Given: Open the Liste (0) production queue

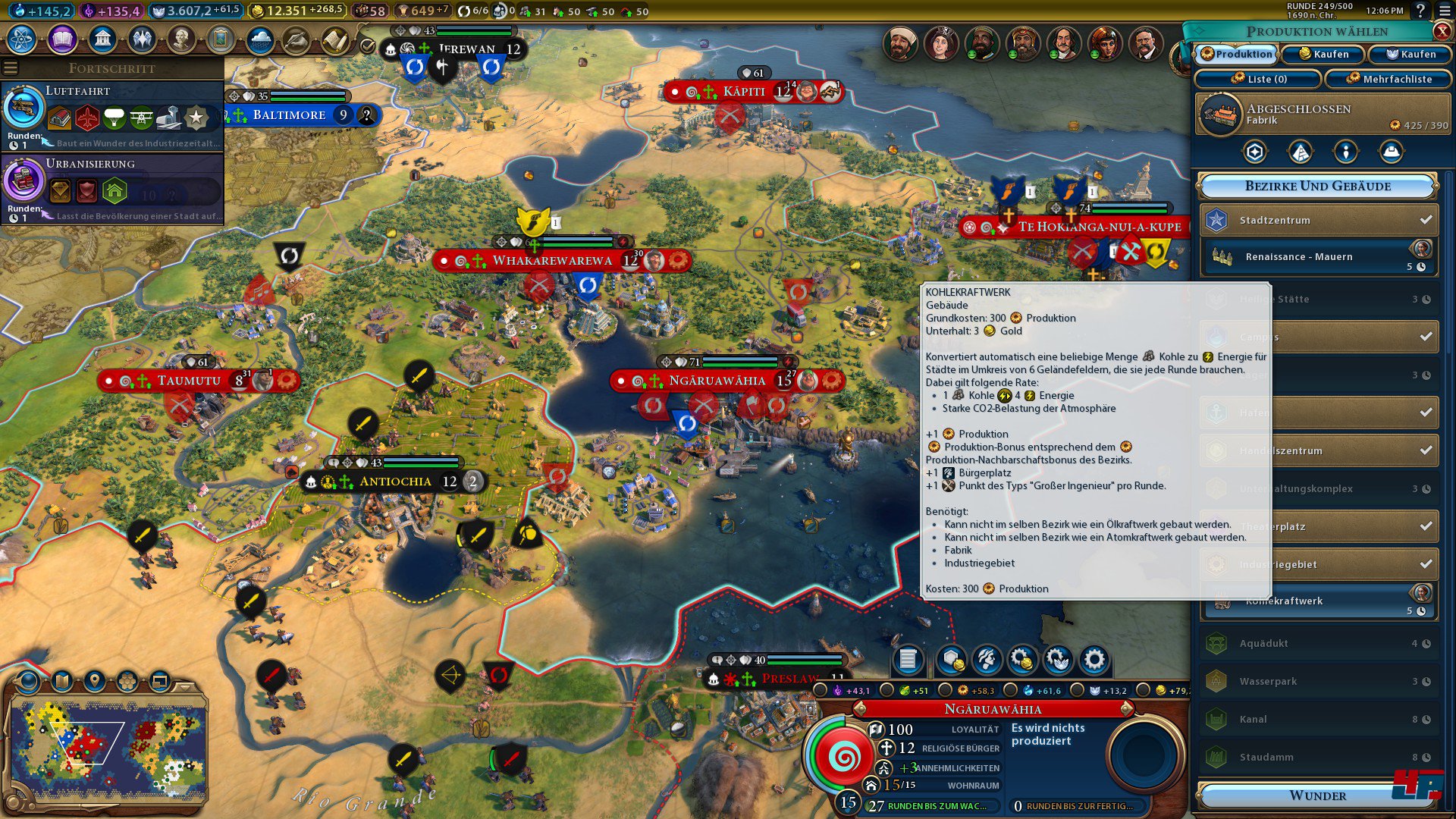Looking at the screenshot, I should [x=1258, y=79].
